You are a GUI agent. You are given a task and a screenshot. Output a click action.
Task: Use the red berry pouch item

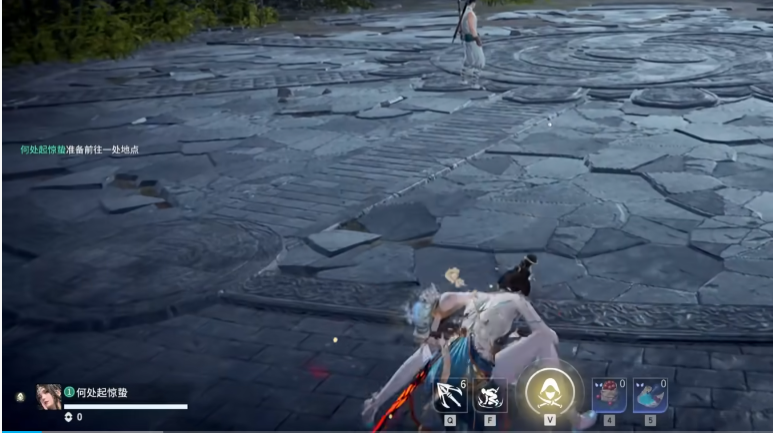609,394
